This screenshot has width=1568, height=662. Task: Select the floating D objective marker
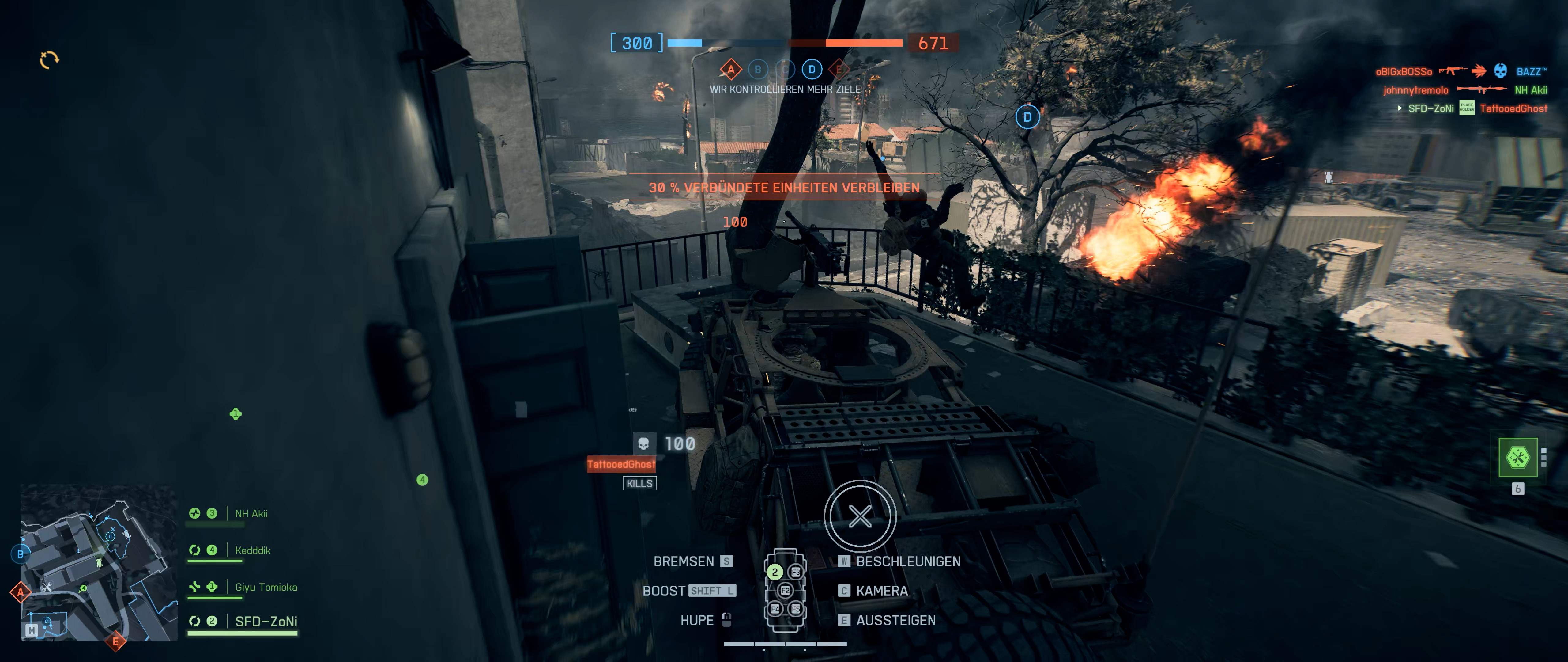tap(1027, 117)
